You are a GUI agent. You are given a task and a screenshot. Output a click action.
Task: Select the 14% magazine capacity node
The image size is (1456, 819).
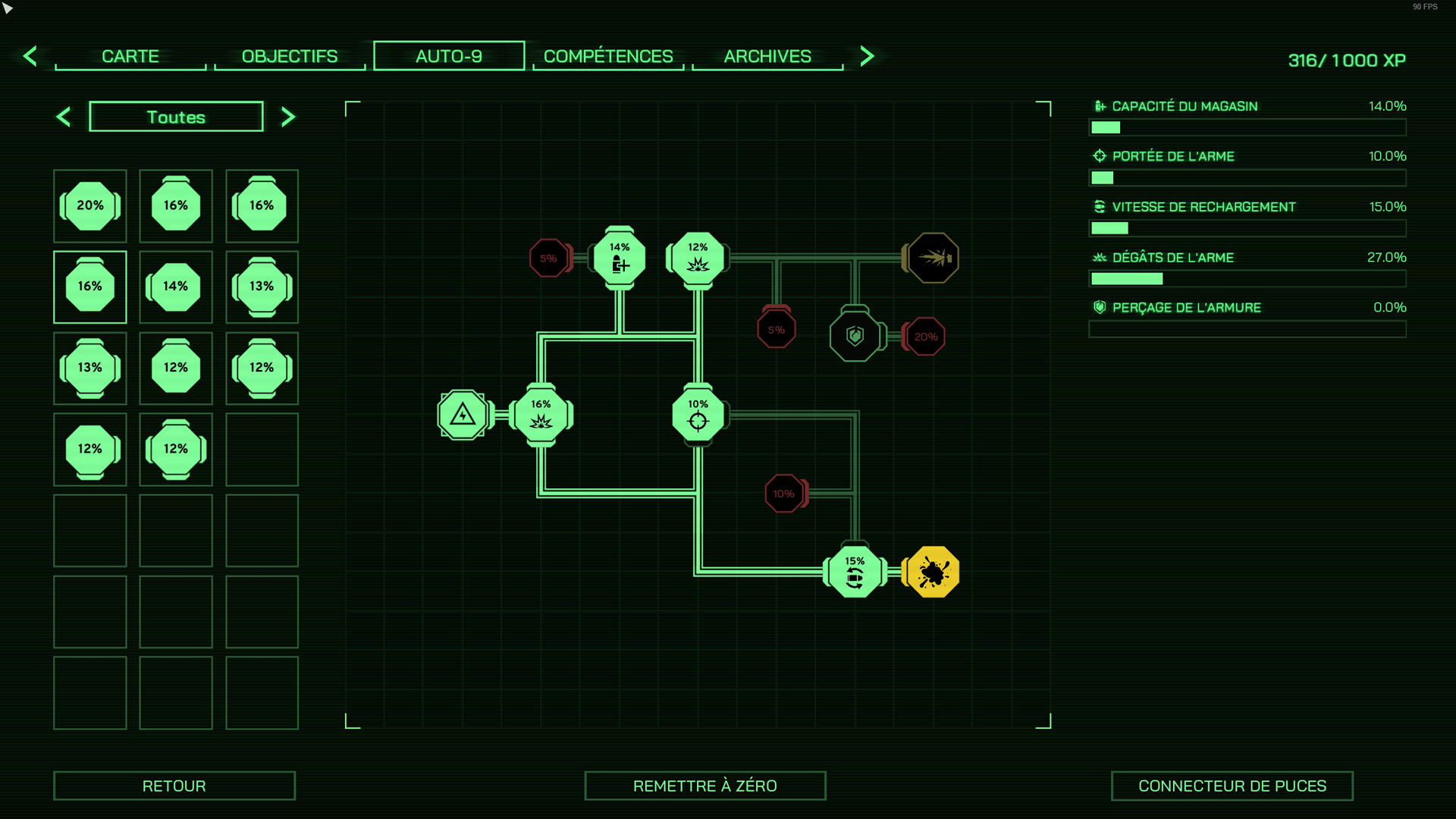[620, 259]
